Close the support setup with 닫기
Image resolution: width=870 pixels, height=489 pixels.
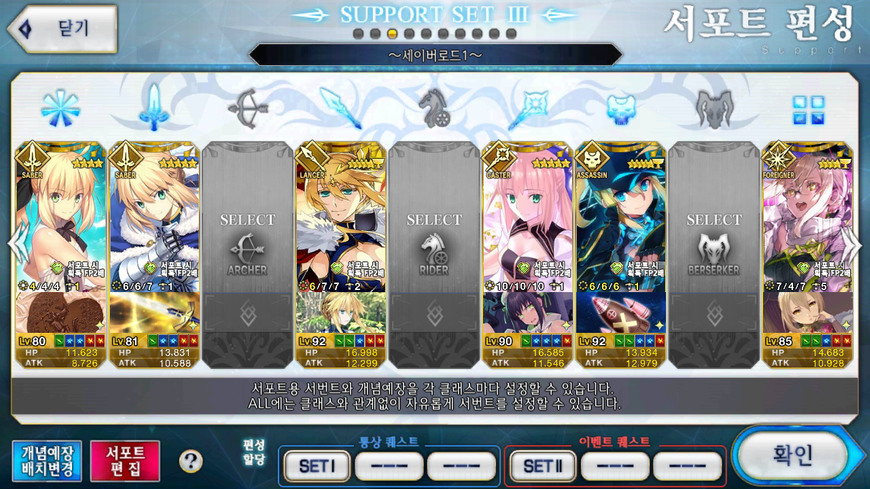[x=62, y=28]
